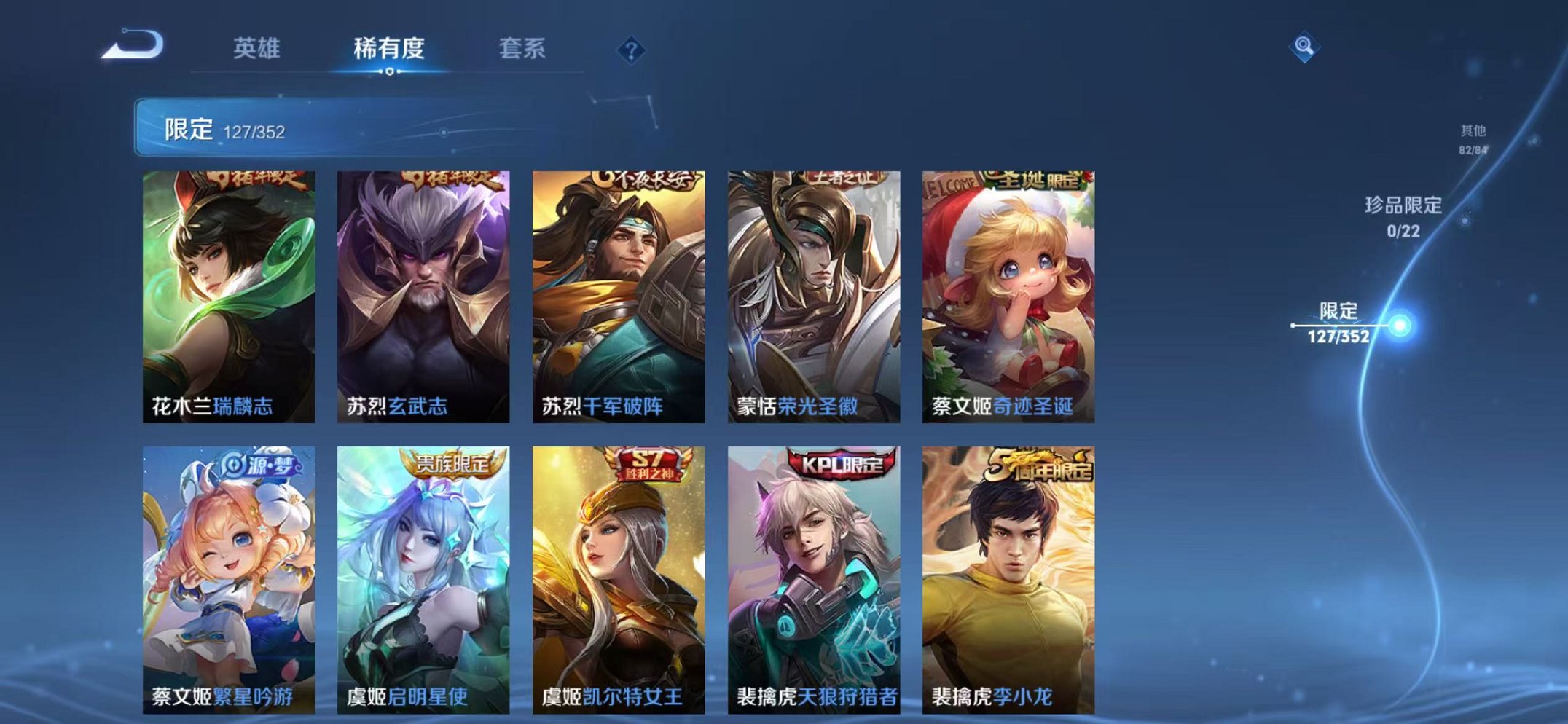Open the help question mark icon
Screen dimensions: 1568x724
click(631, 50)
